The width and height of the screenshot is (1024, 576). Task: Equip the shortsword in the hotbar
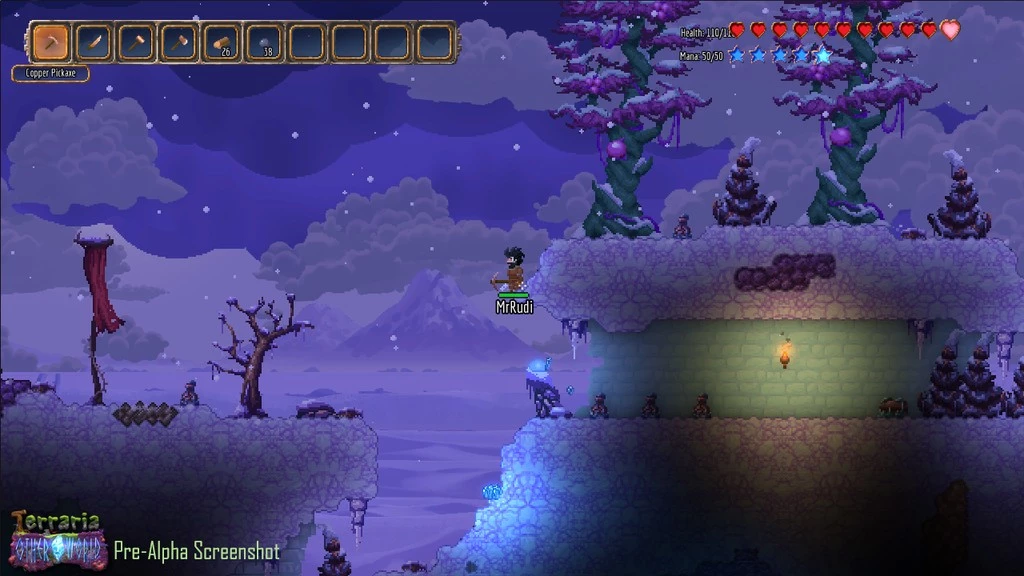tap(93, 43)
